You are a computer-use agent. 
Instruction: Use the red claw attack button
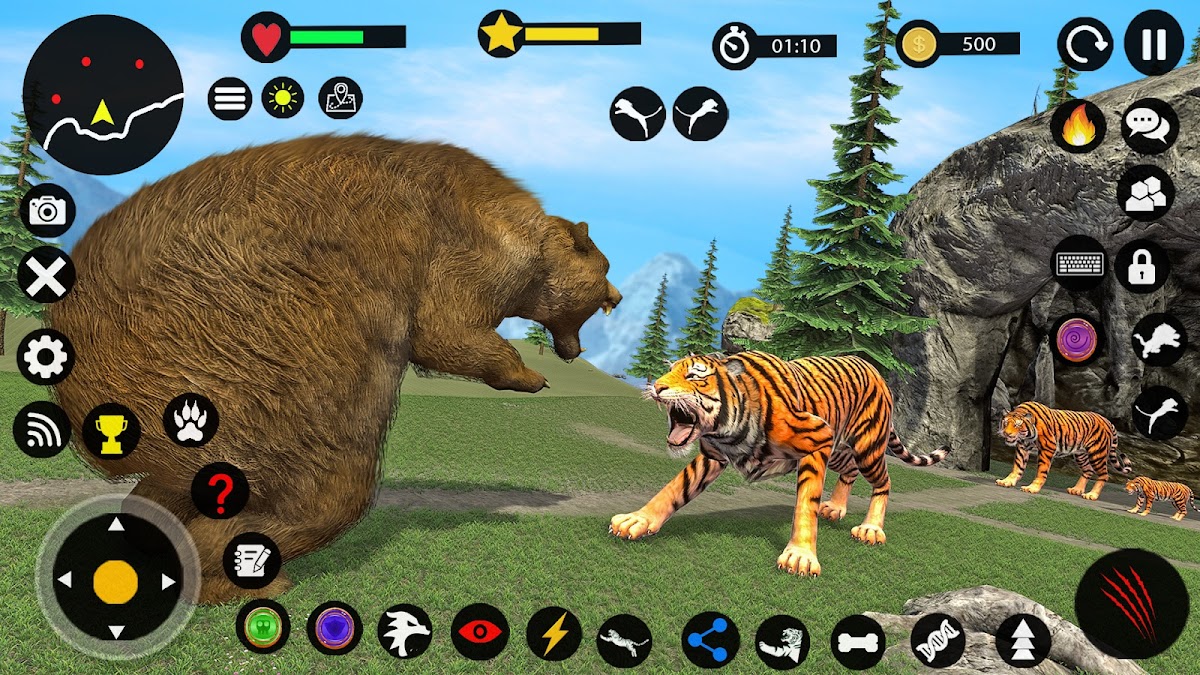pos(1131,603)
